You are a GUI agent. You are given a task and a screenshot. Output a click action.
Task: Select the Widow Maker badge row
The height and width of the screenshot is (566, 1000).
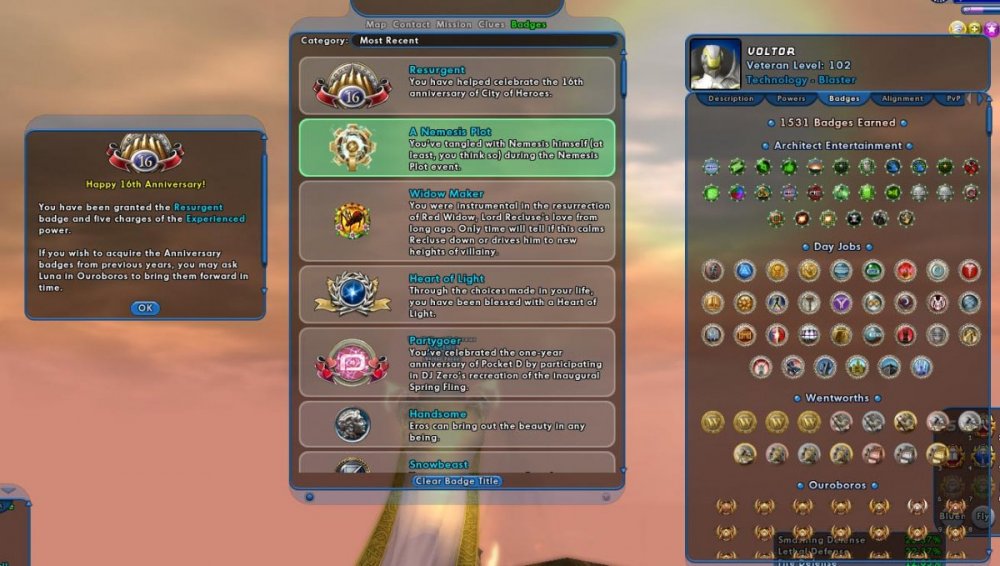457,221
